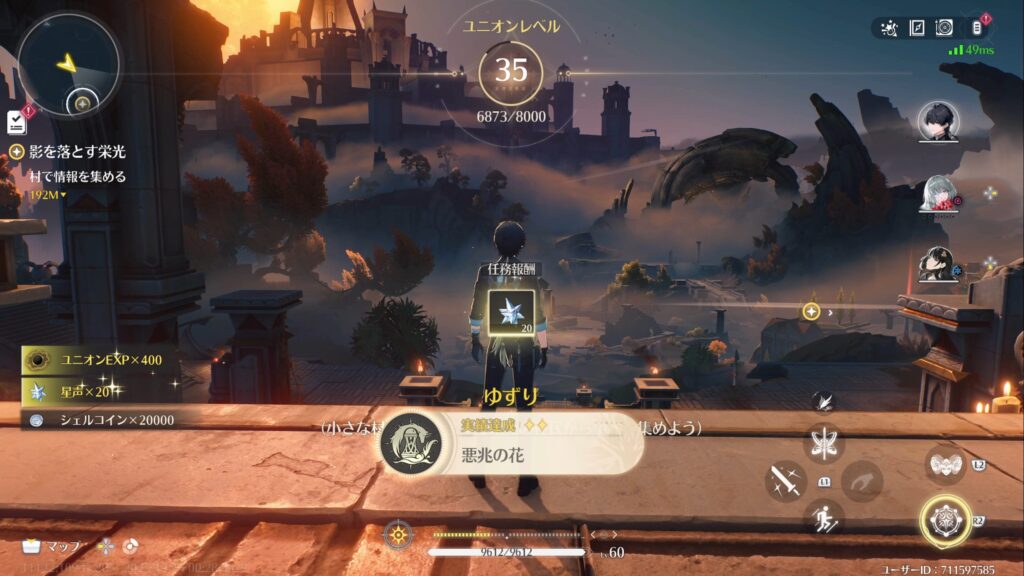The image size is (1024, 576).
Task: Activate the ram-horned echo skill
Action: coord(944,463)
